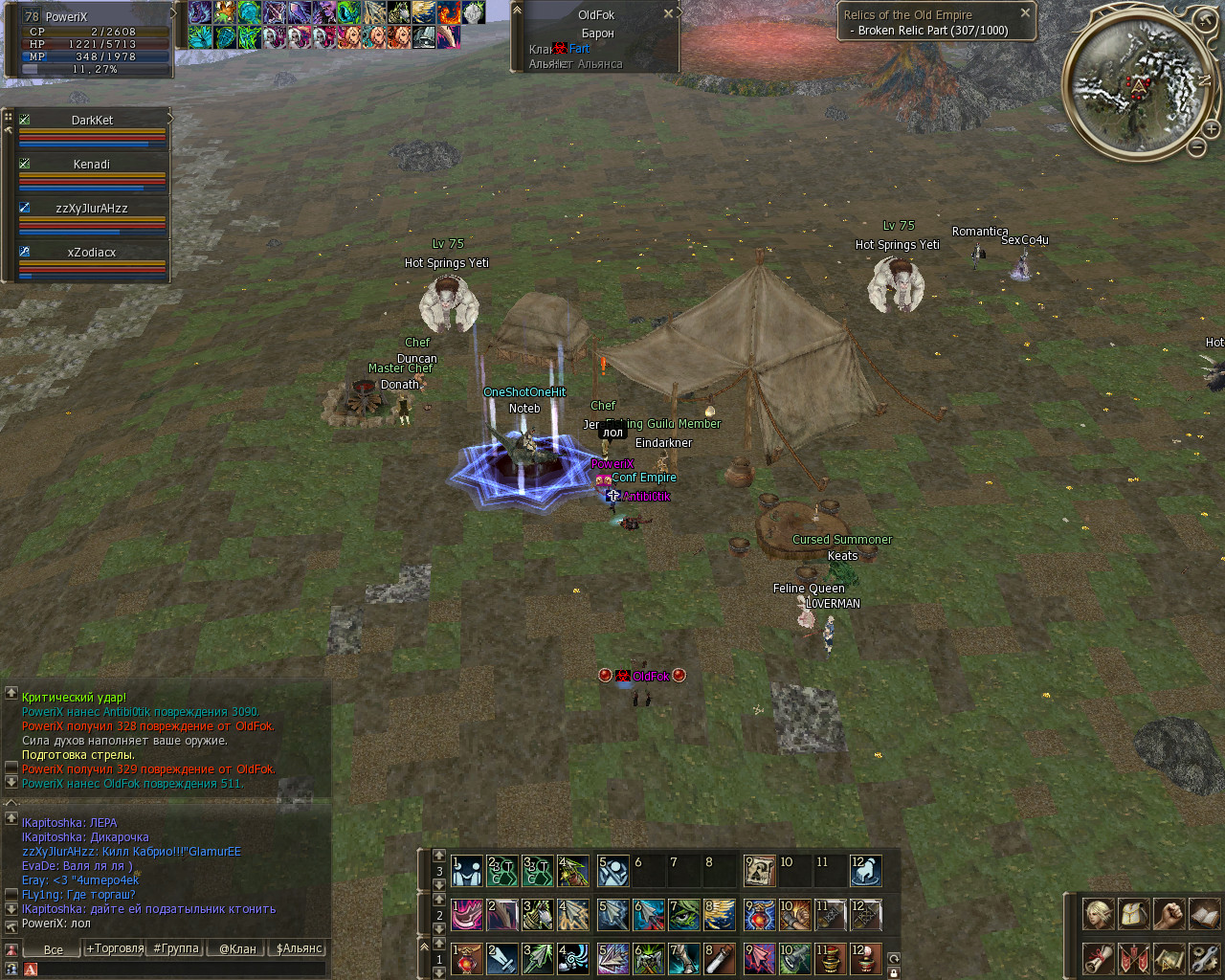Open the skills book icon
This screenshot has height=980, width=1225.
pyautogui.click(x=1204, y=914)
